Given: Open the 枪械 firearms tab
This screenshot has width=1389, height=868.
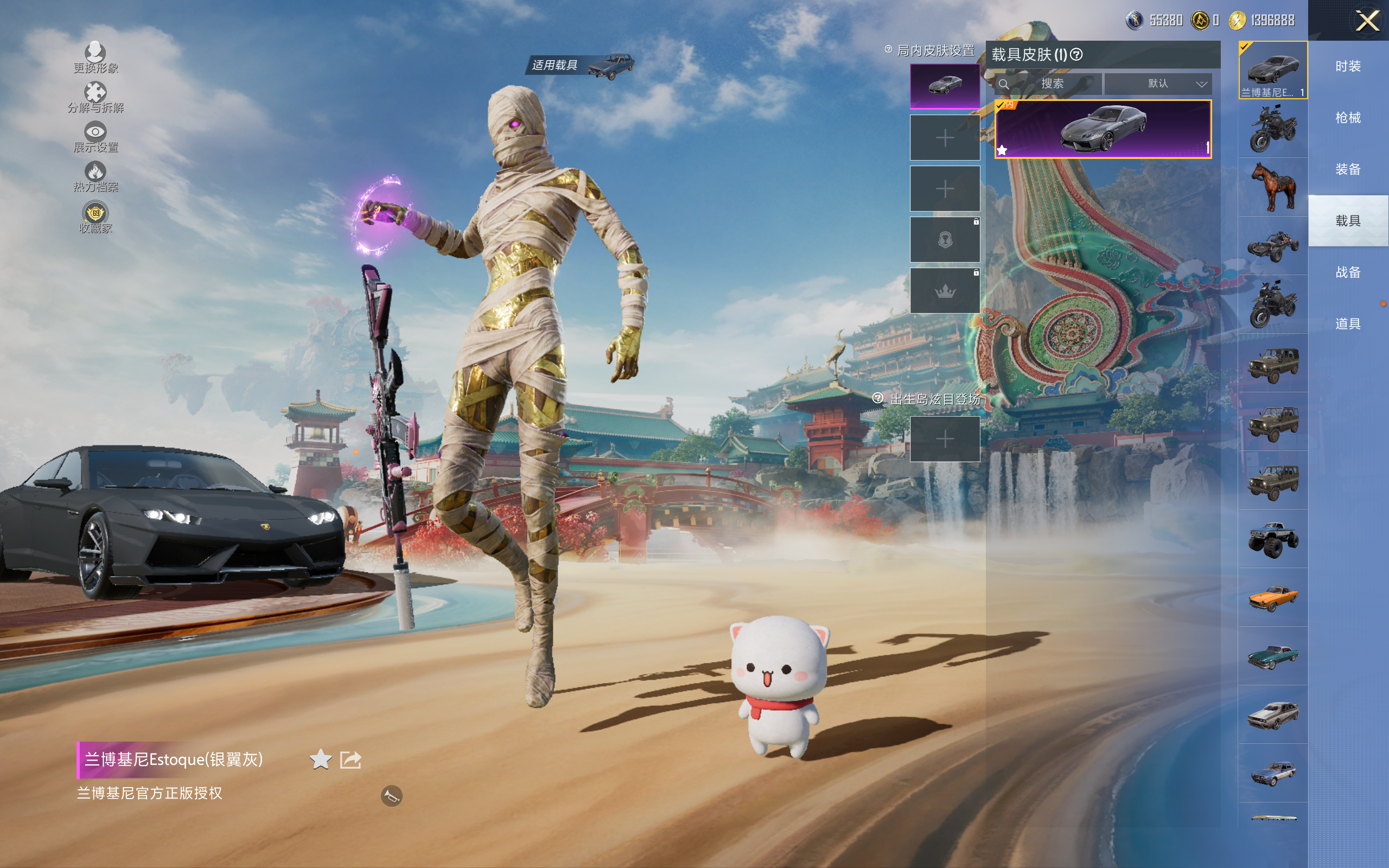Looking at the screenshot, I should 1348,118.
